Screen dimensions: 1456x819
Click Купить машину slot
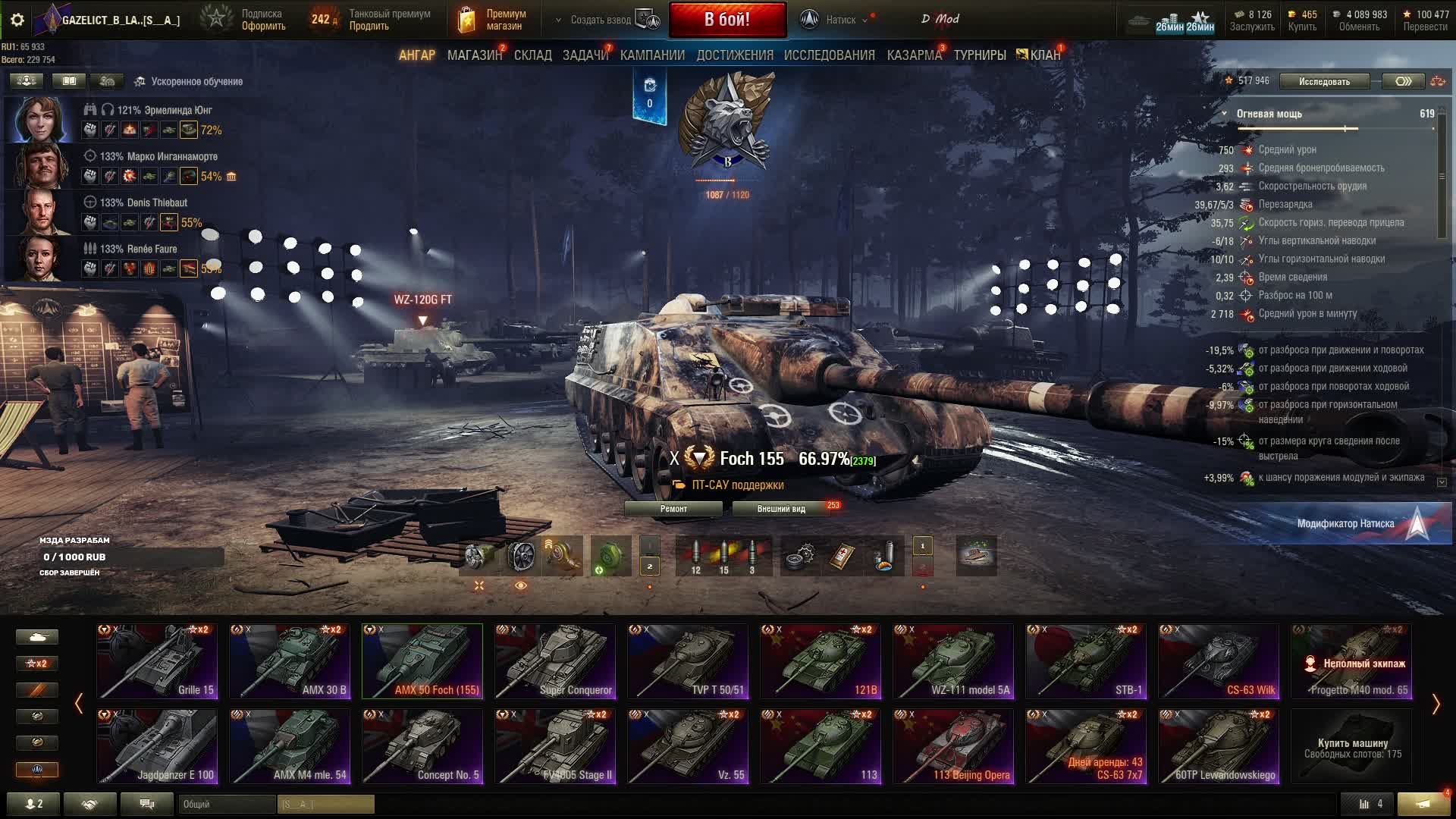tap(1352, 747)
